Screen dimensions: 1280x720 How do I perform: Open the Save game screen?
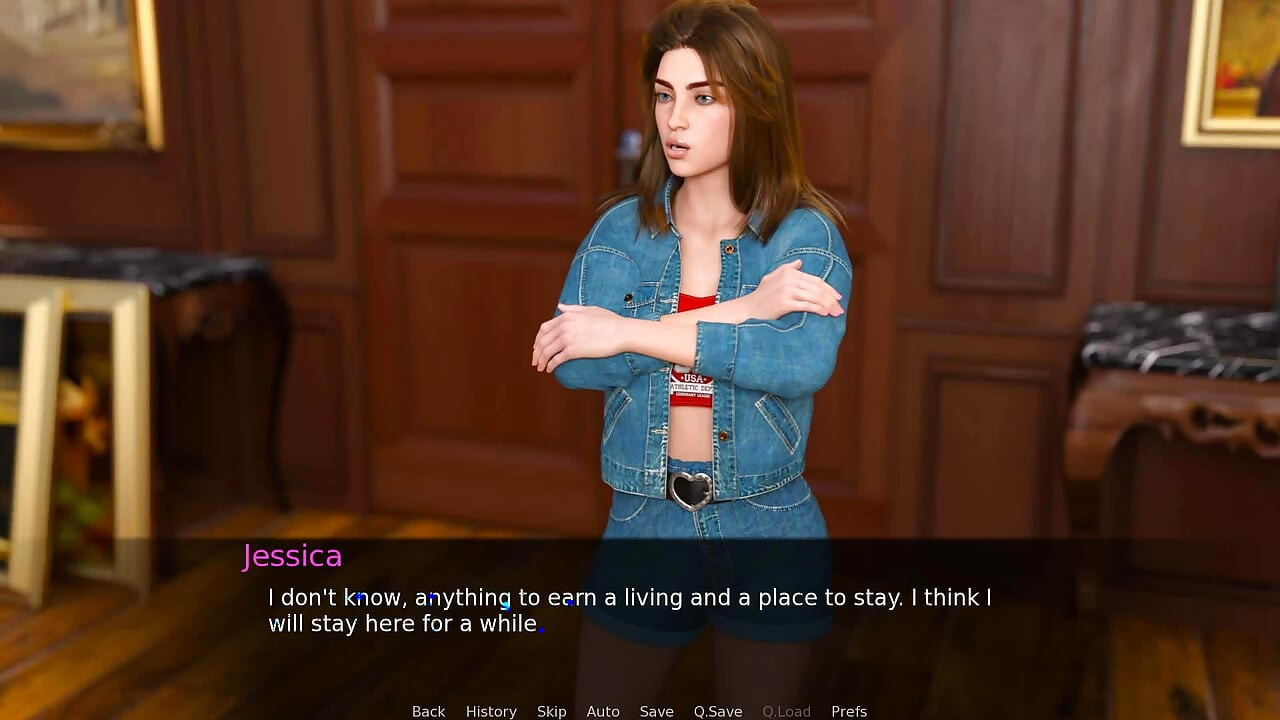656,711
